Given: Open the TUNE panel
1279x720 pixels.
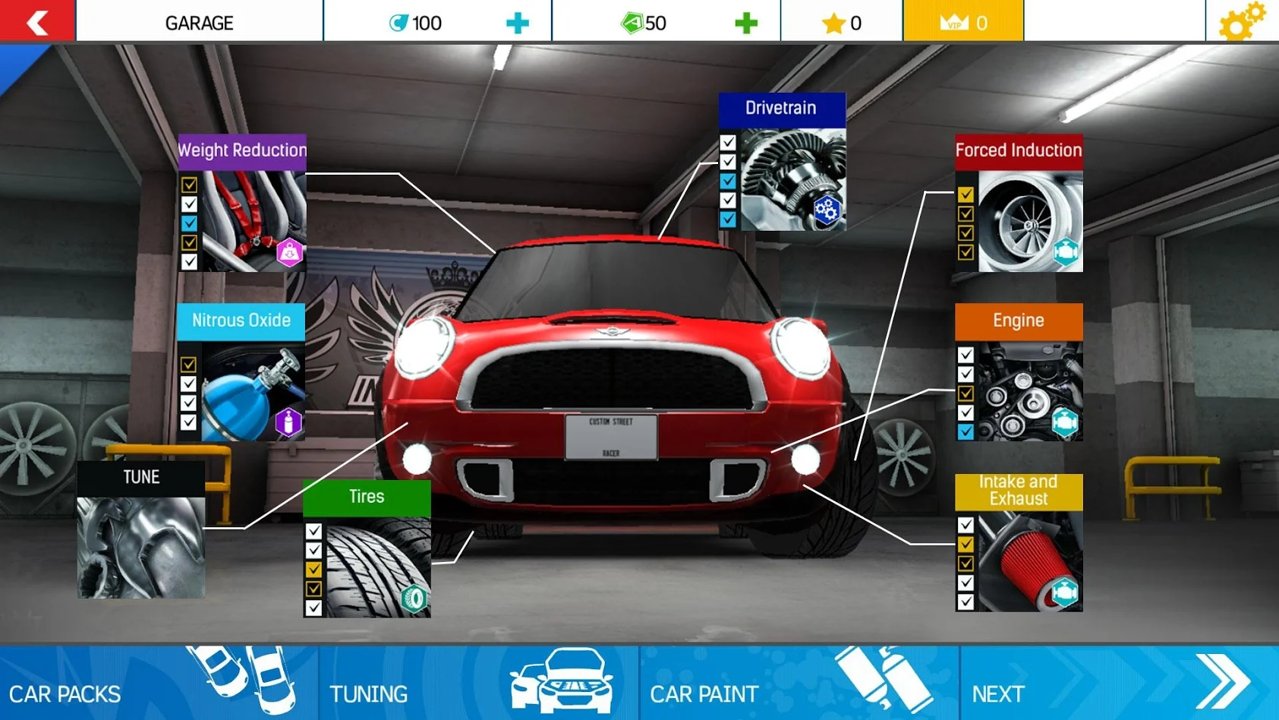Looking at the screenshot, I should [141, 530].
